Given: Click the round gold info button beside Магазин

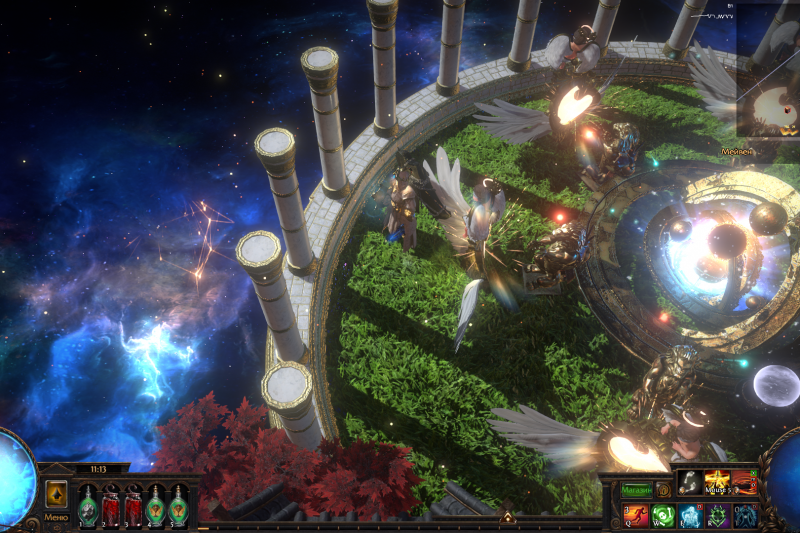Looking at the screenshot, I should point(663,490).
